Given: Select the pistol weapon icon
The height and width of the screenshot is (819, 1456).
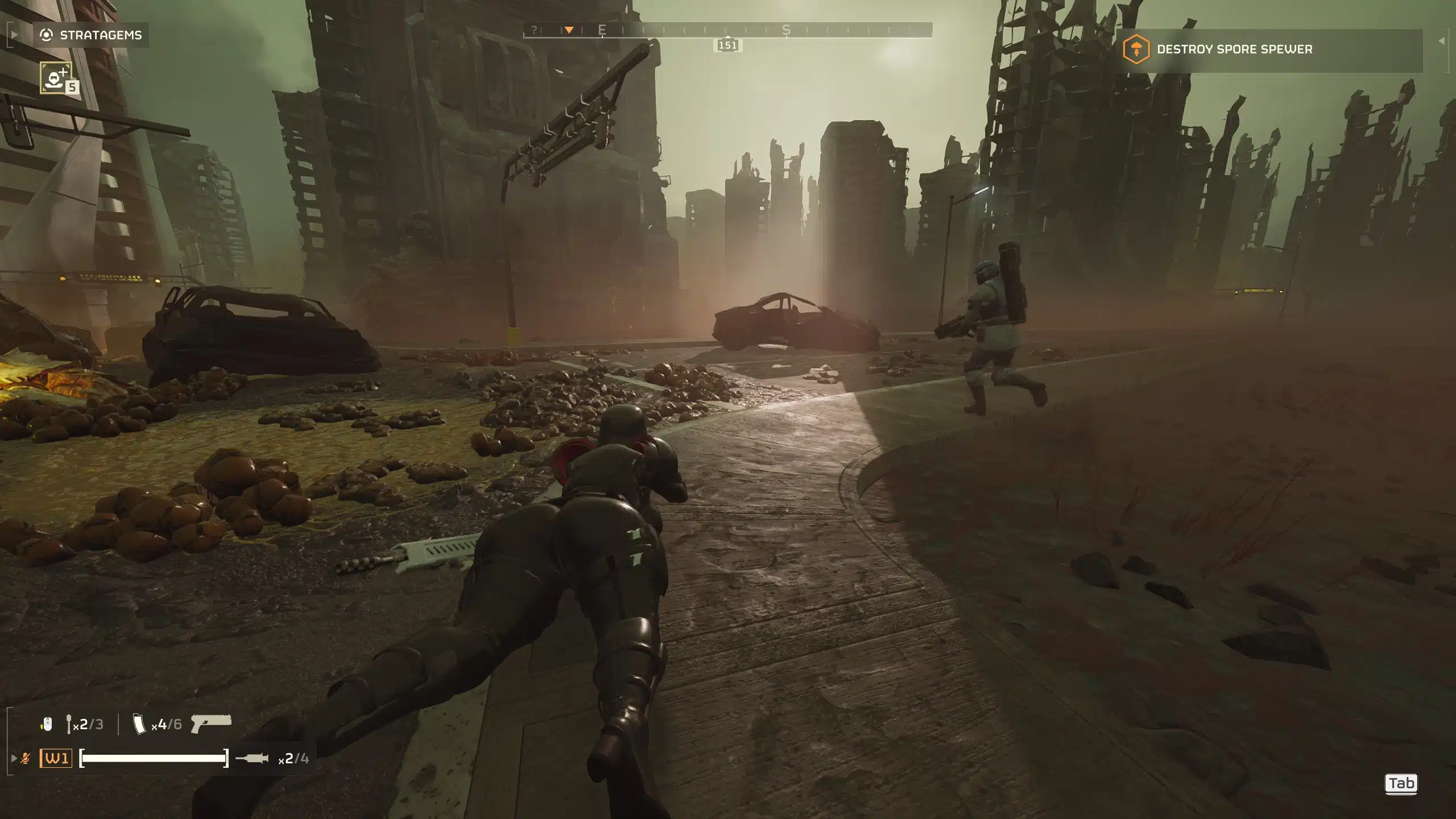Looking at the screenshot, I should coord(211,723).
